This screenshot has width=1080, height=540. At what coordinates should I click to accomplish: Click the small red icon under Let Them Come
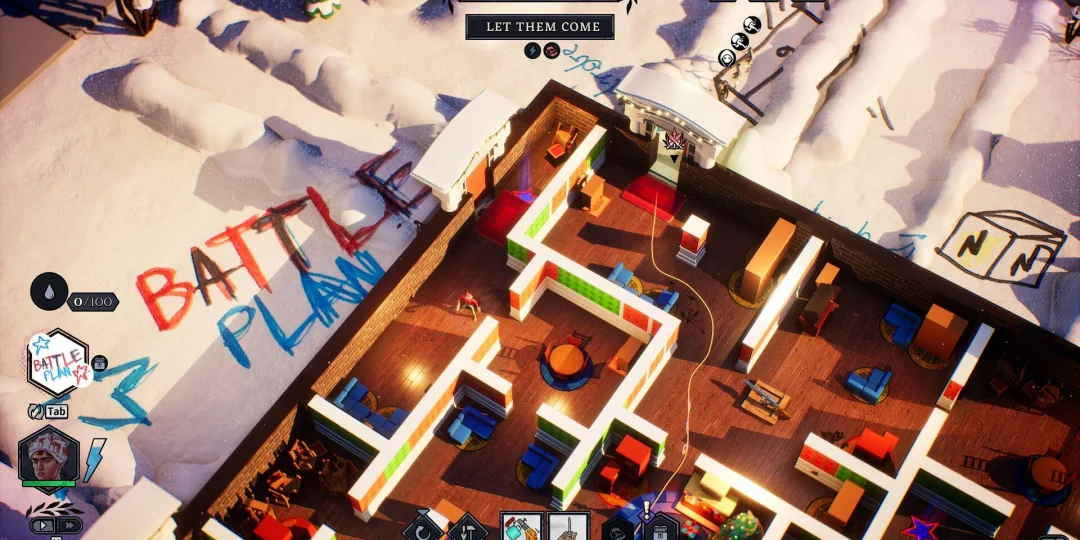[550, 50]
